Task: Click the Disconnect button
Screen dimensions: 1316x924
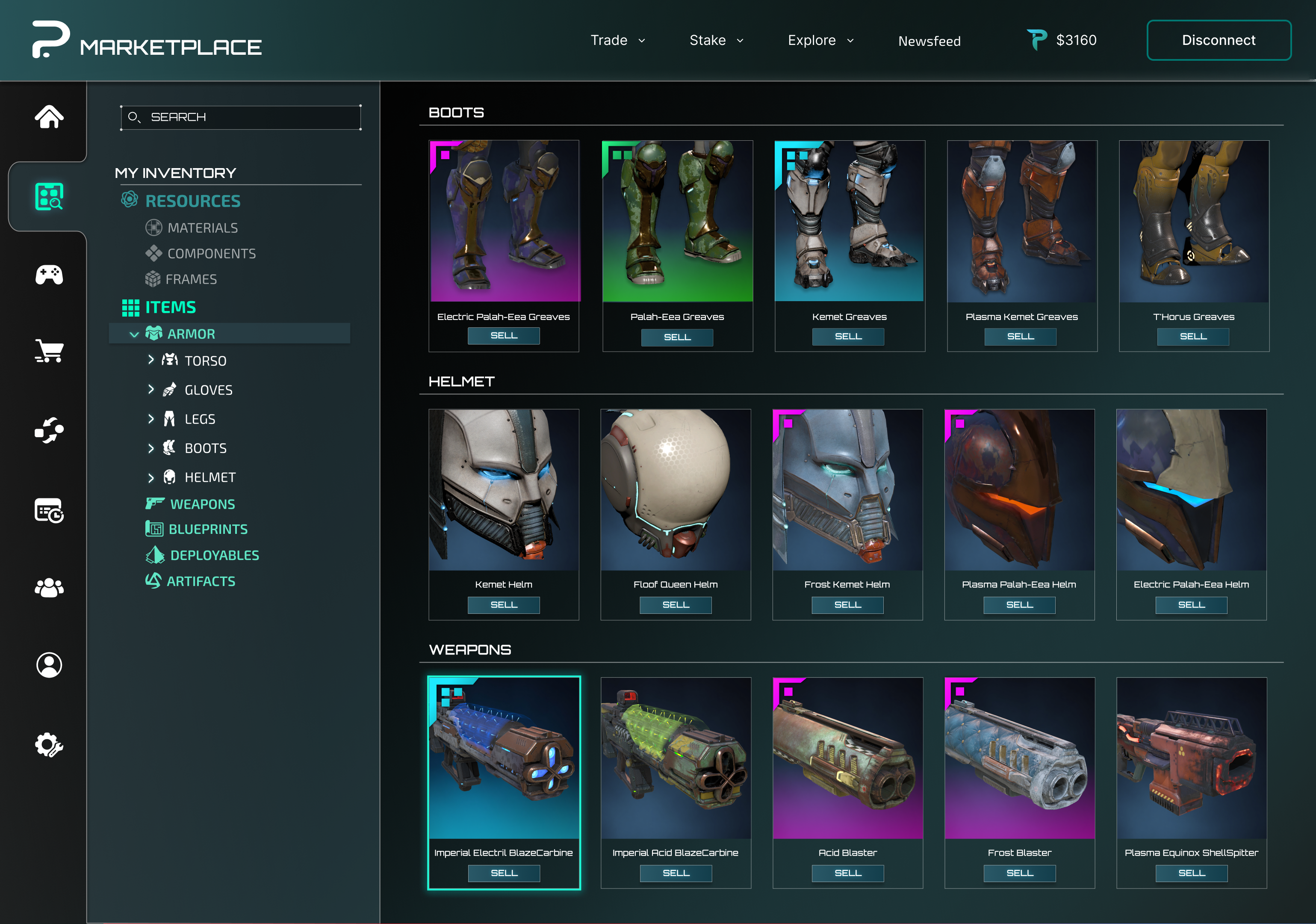Action: point(1218,40)
